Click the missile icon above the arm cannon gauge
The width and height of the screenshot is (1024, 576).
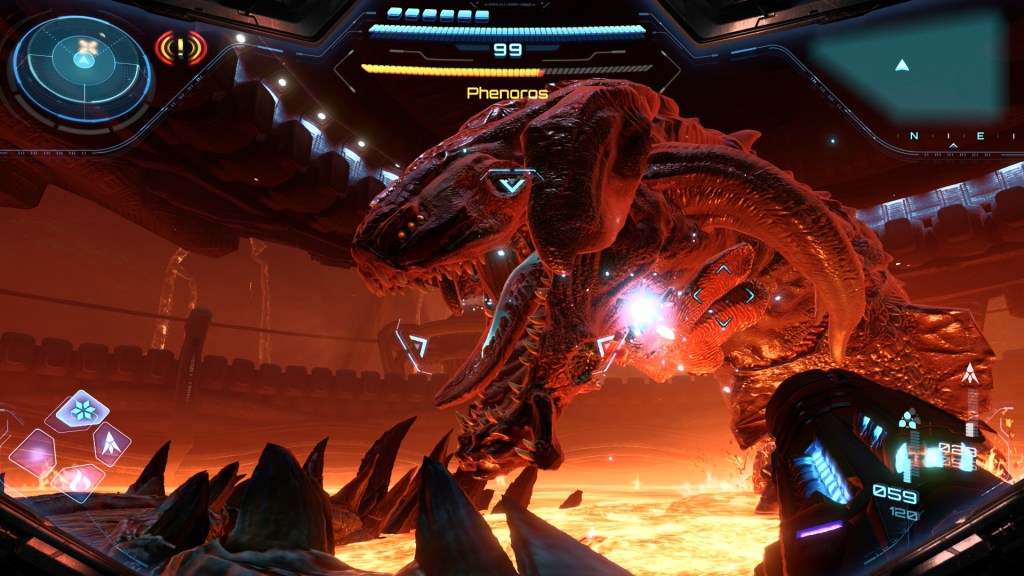coord(968,376)
